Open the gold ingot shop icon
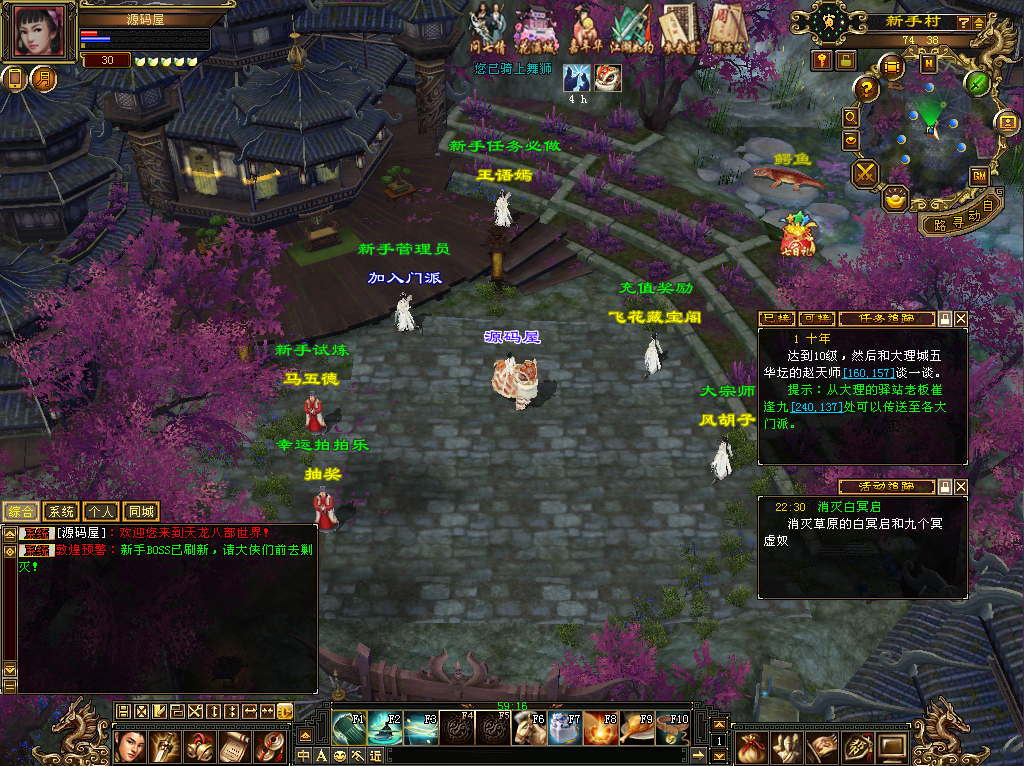 click(x=897, y=197)
